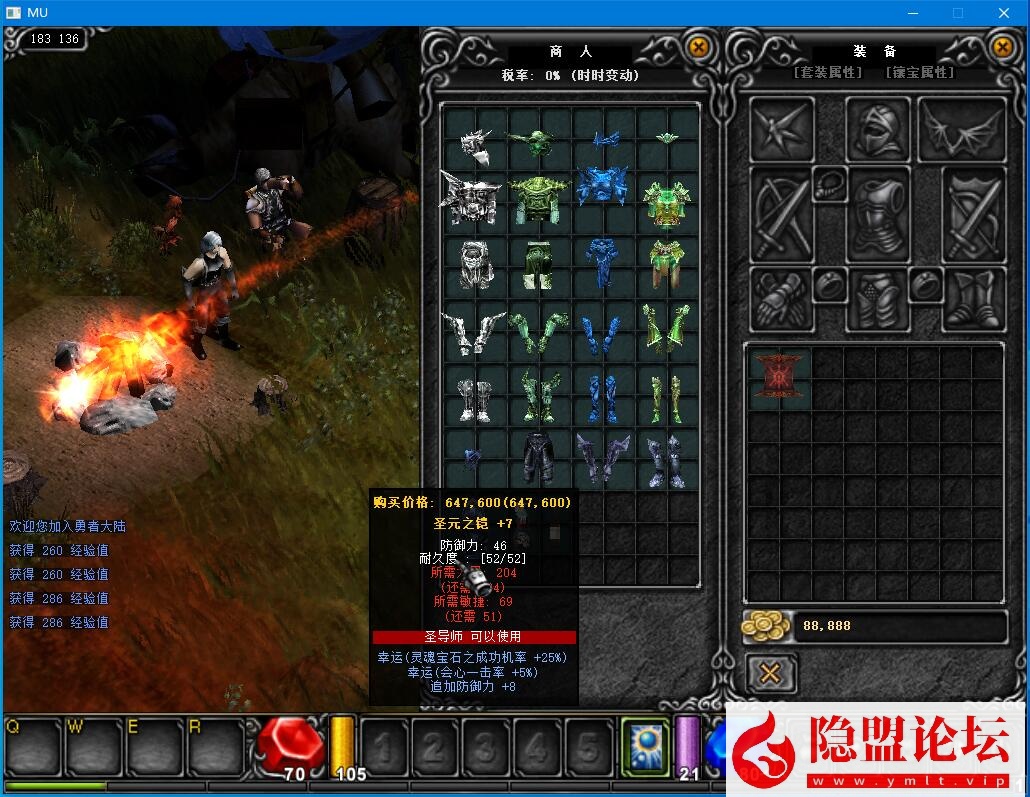Click the X button below the gold amount
The height and width of the screenshot is (797, 1030).
[770, 673]
